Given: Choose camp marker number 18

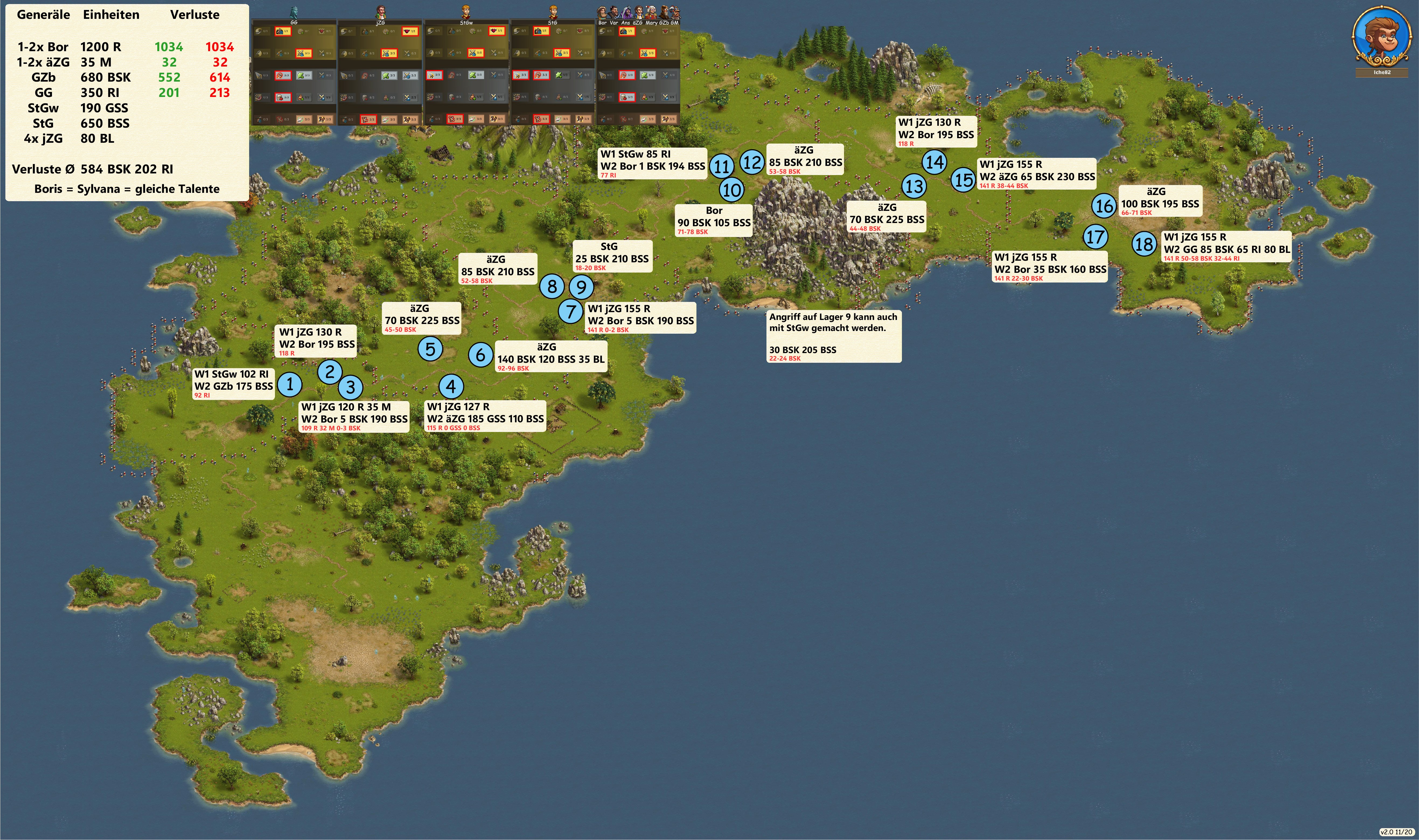Looking at the screenshot, I should (x=1144, y=245).
